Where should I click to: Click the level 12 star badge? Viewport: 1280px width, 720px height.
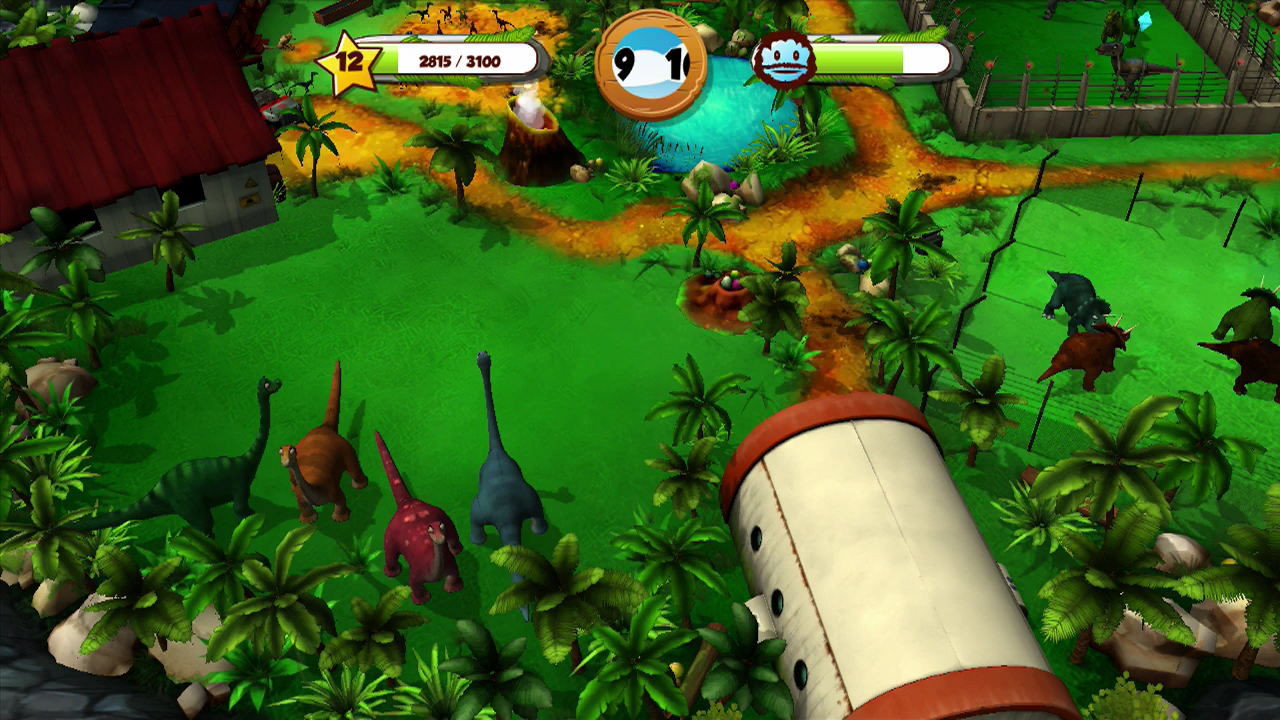click(x=348, y=62)
